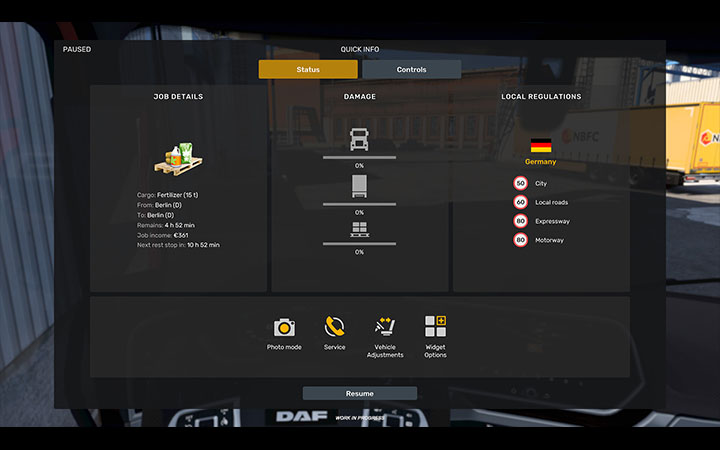Switch to the Status tab
The height and width of the screenshot is (450, 720).
click(x=308, y=70)
